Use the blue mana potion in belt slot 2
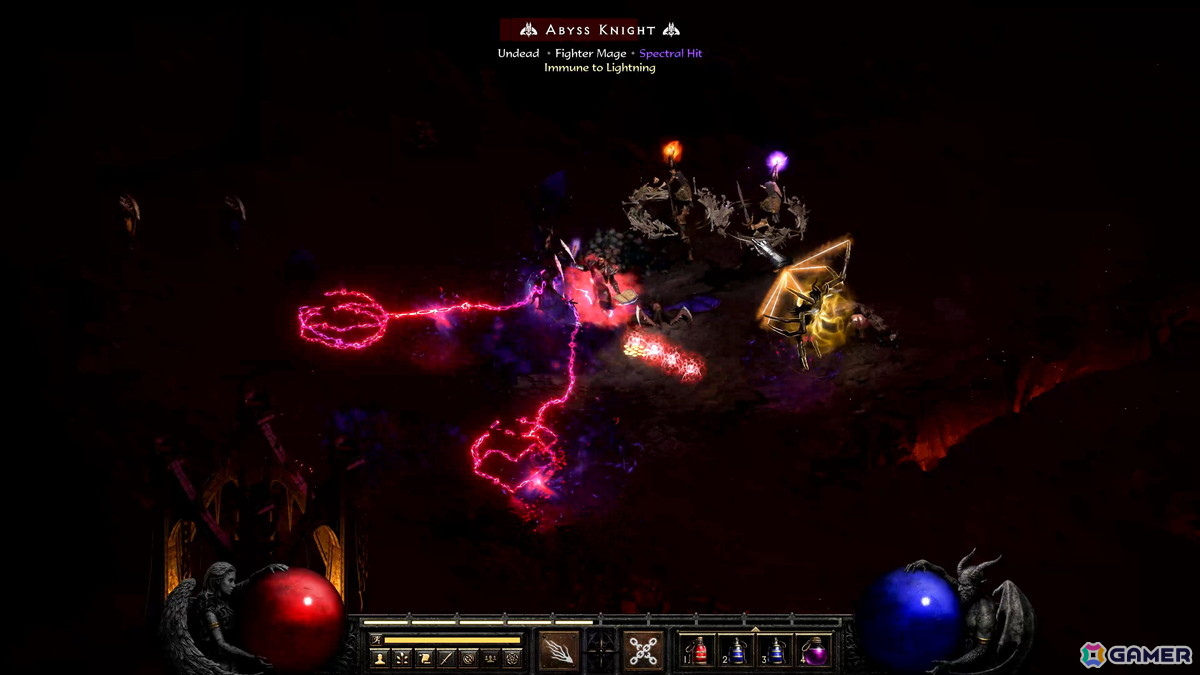Screen dimensions: 1200x675 coord(738,651)
